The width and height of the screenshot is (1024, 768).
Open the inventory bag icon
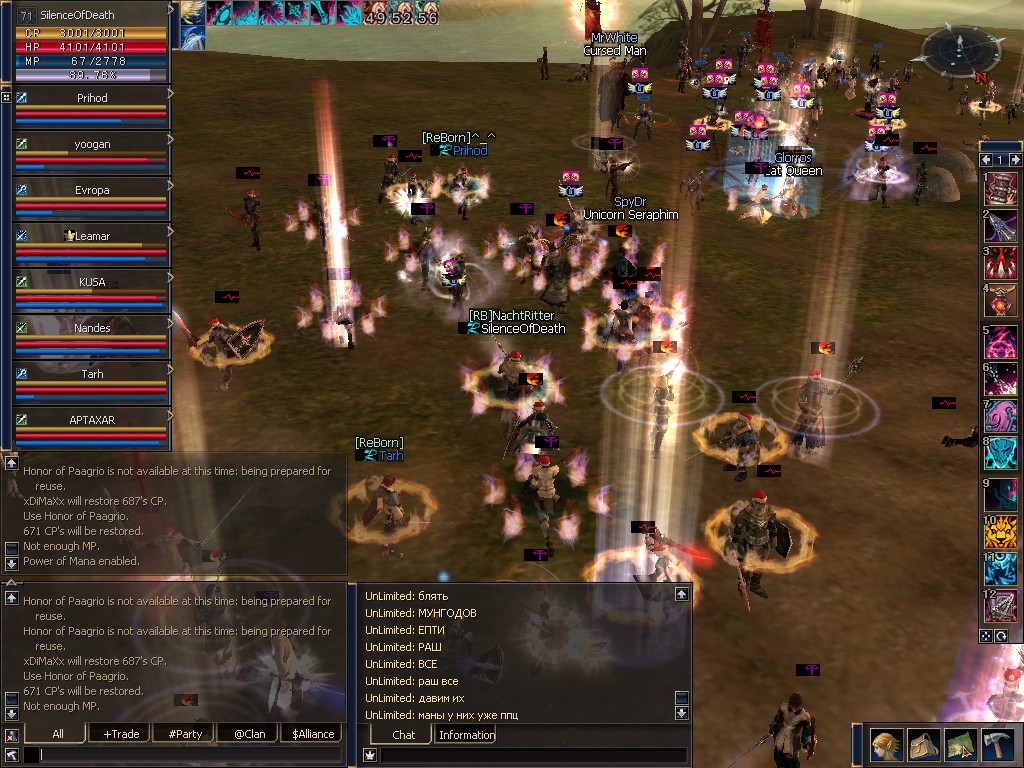coord(922,745)
